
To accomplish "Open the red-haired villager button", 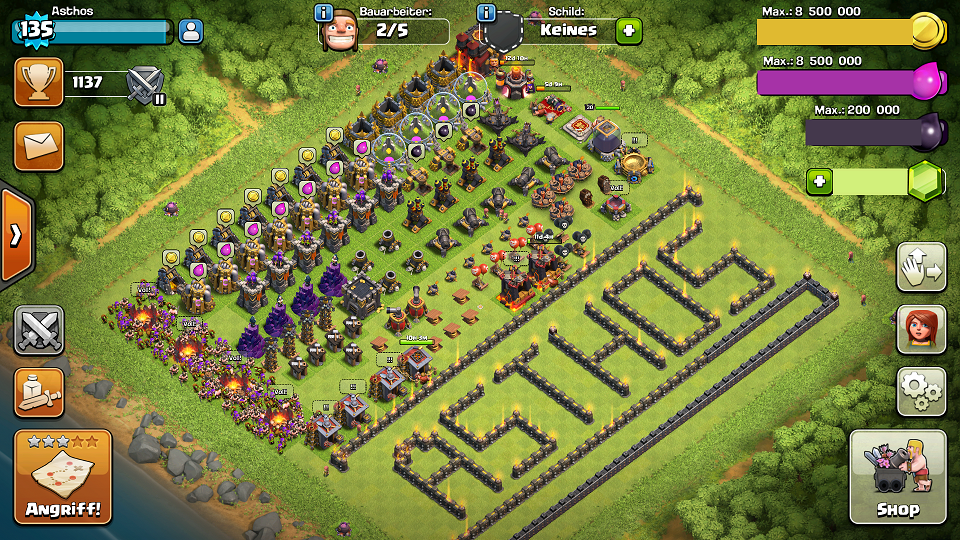I will pos(921,329).
